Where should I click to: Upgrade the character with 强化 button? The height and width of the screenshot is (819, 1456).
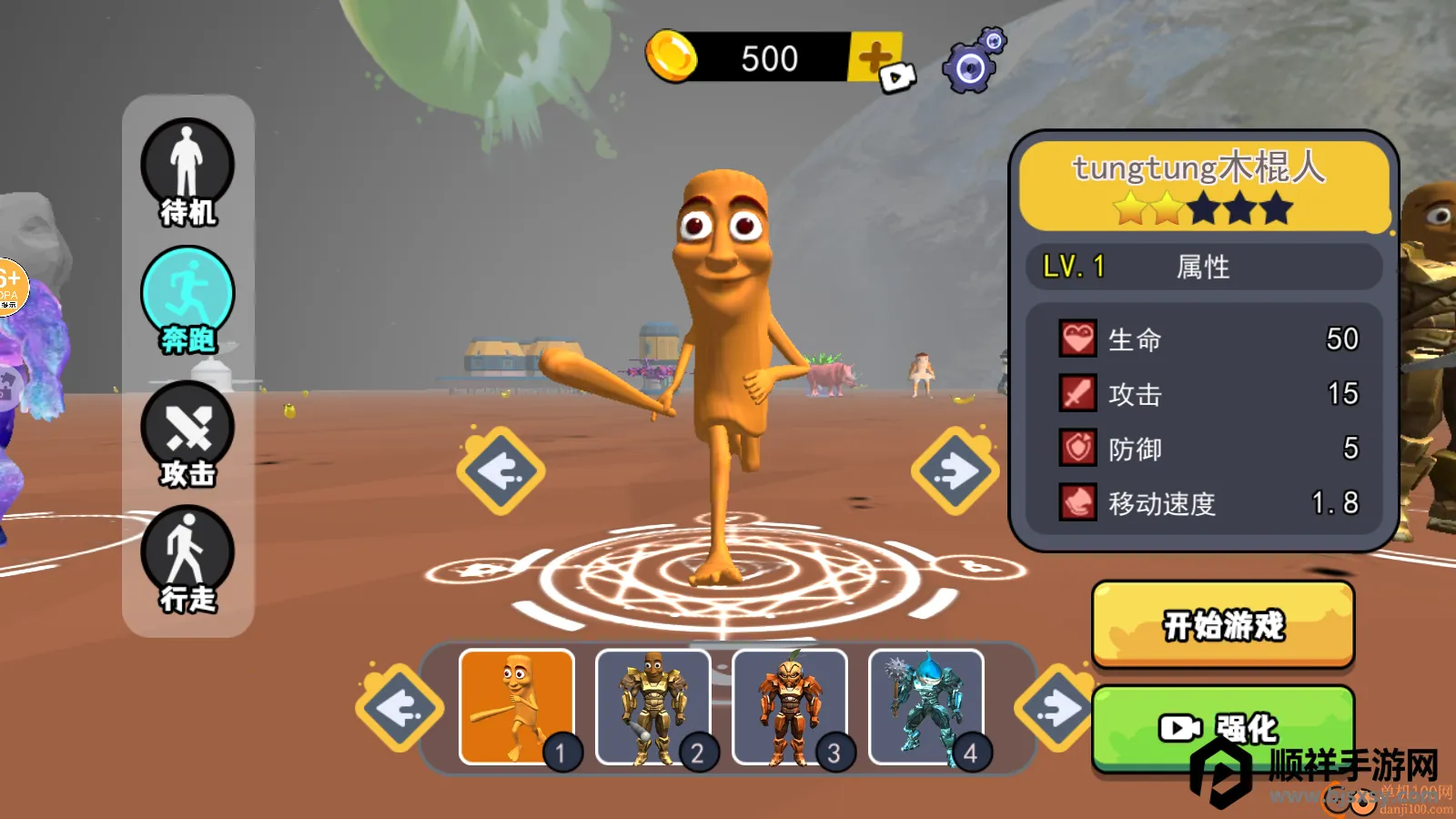click(1223, 726)
